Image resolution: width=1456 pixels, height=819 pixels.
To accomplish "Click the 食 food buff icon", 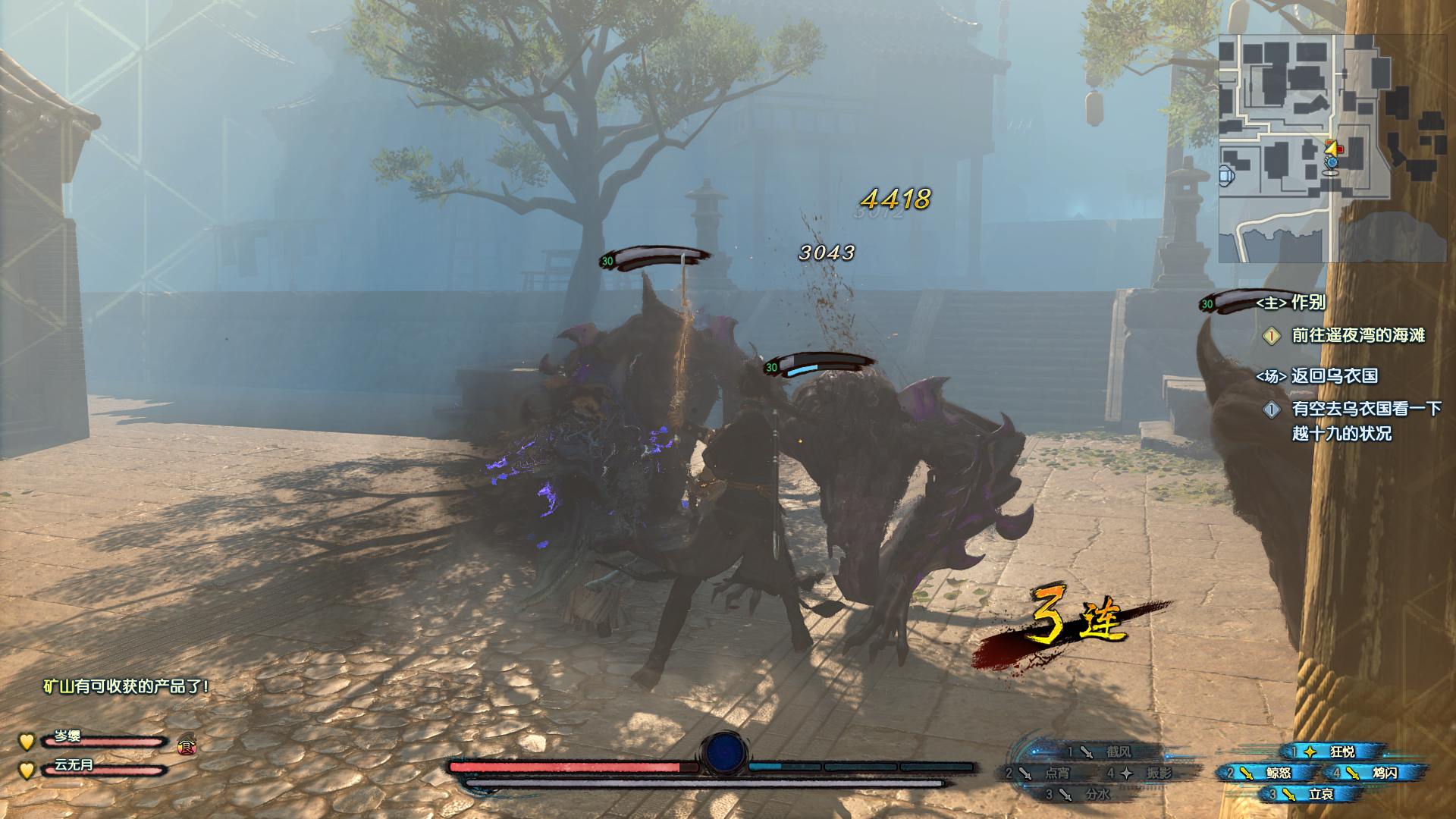I will [187, 747].
